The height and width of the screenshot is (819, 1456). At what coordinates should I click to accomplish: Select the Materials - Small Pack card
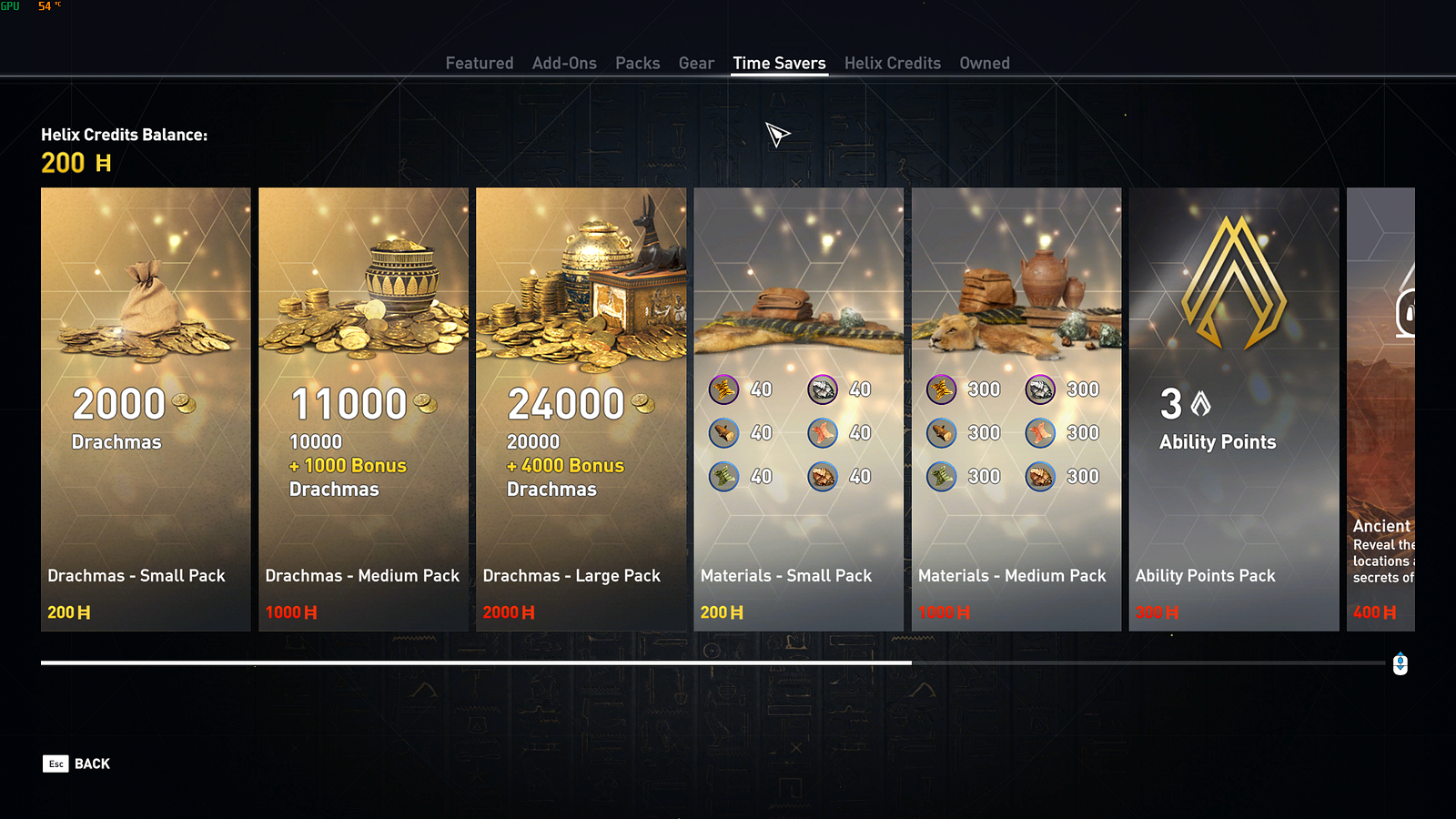(x=798, y=409)
